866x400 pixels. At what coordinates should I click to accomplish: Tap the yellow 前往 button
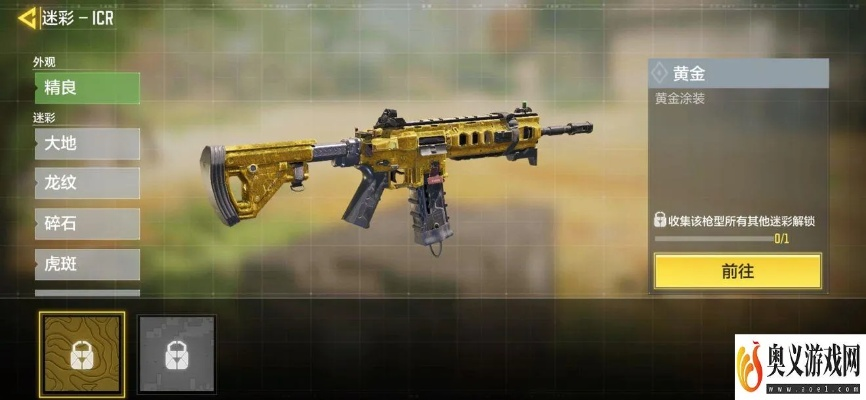pos(737,271)
